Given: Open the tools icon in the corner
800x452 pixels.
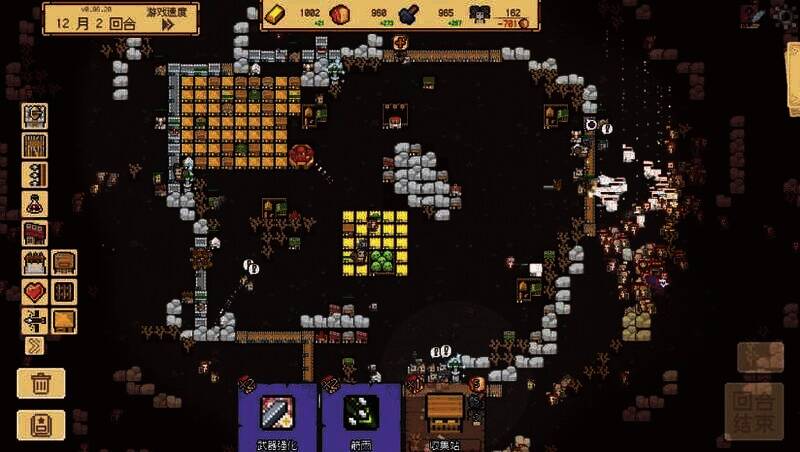Looking at the screenshot, I should click(x=755, y=15).
